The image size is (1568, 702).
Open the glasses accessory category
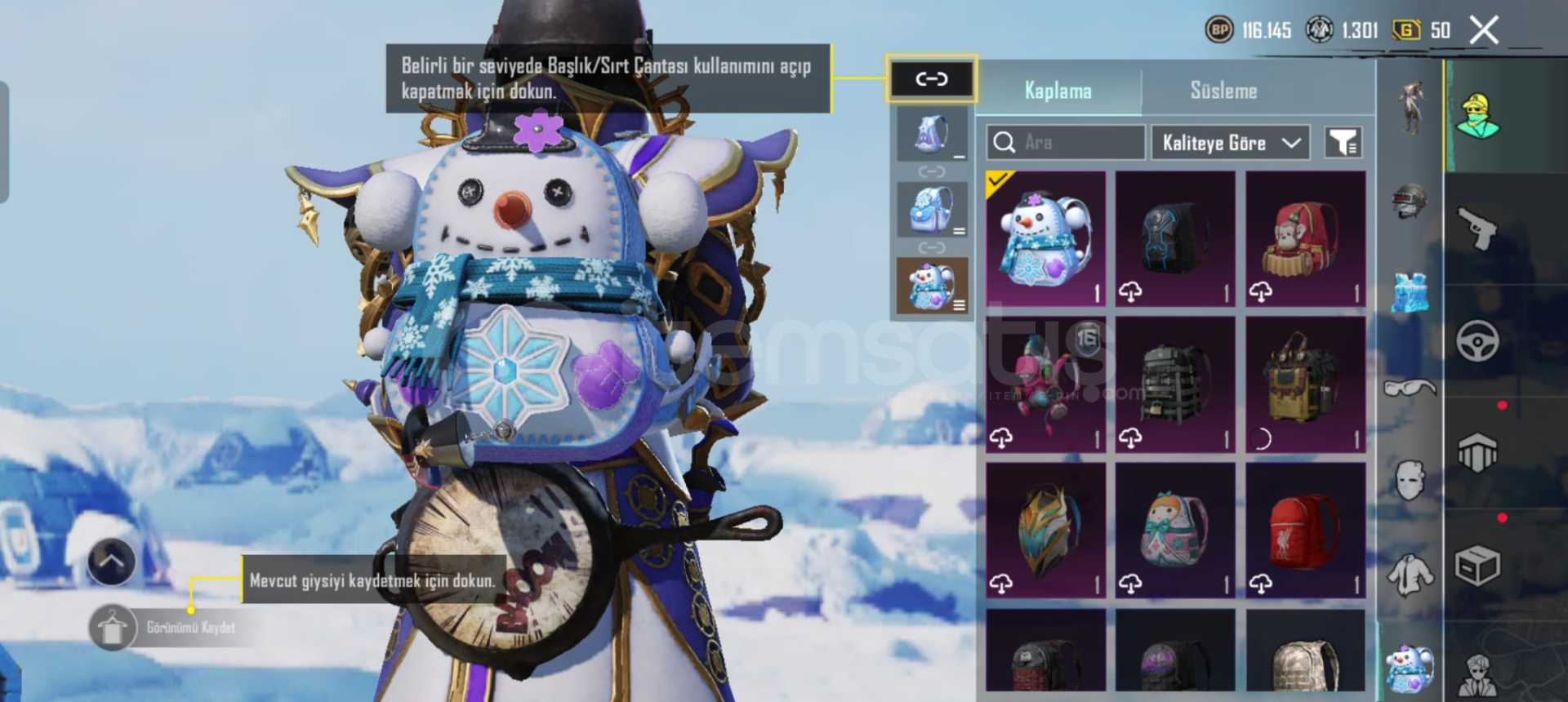pos(1410,388)
